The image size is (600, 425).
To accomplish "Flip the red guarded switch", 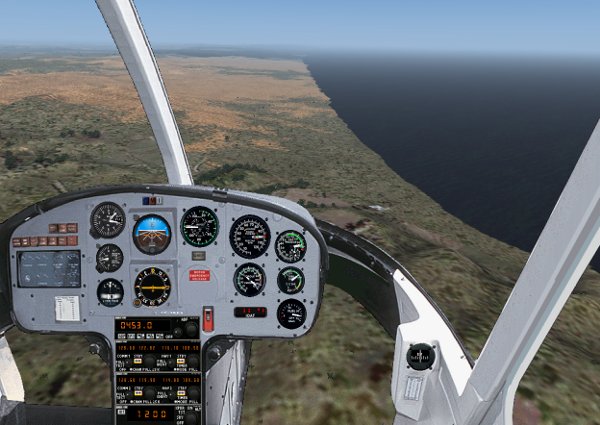I will [x=208, y=319].
